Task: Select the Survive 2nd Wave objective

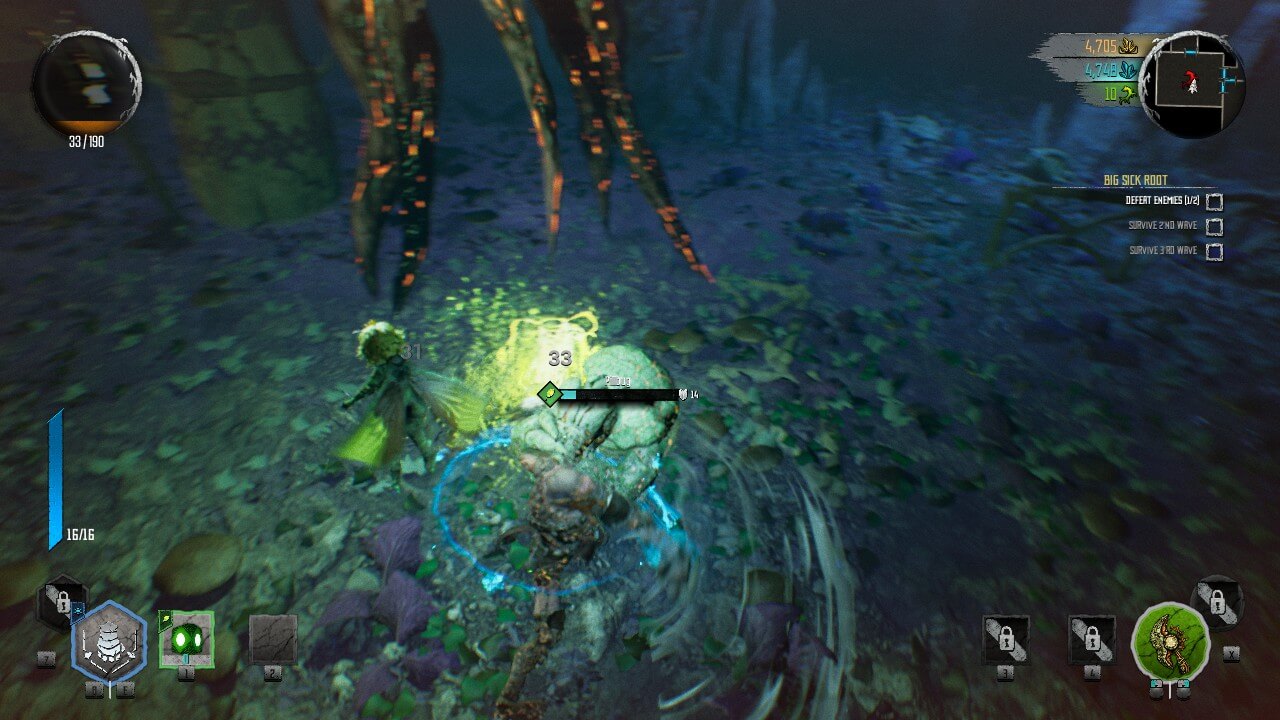Action: [x=1162, y=226]
